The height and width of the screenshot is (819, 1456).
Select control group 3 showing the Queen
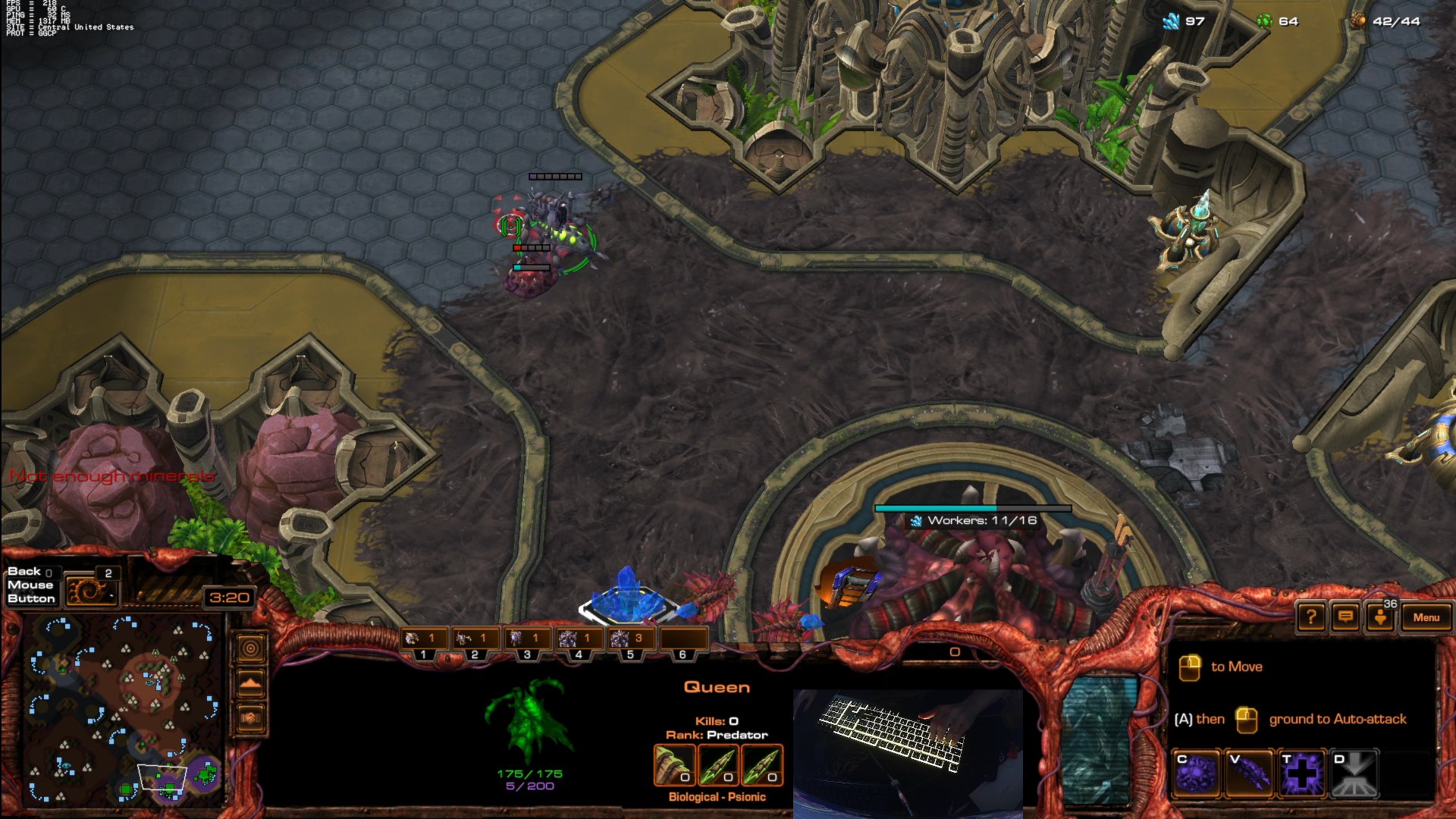526,638
